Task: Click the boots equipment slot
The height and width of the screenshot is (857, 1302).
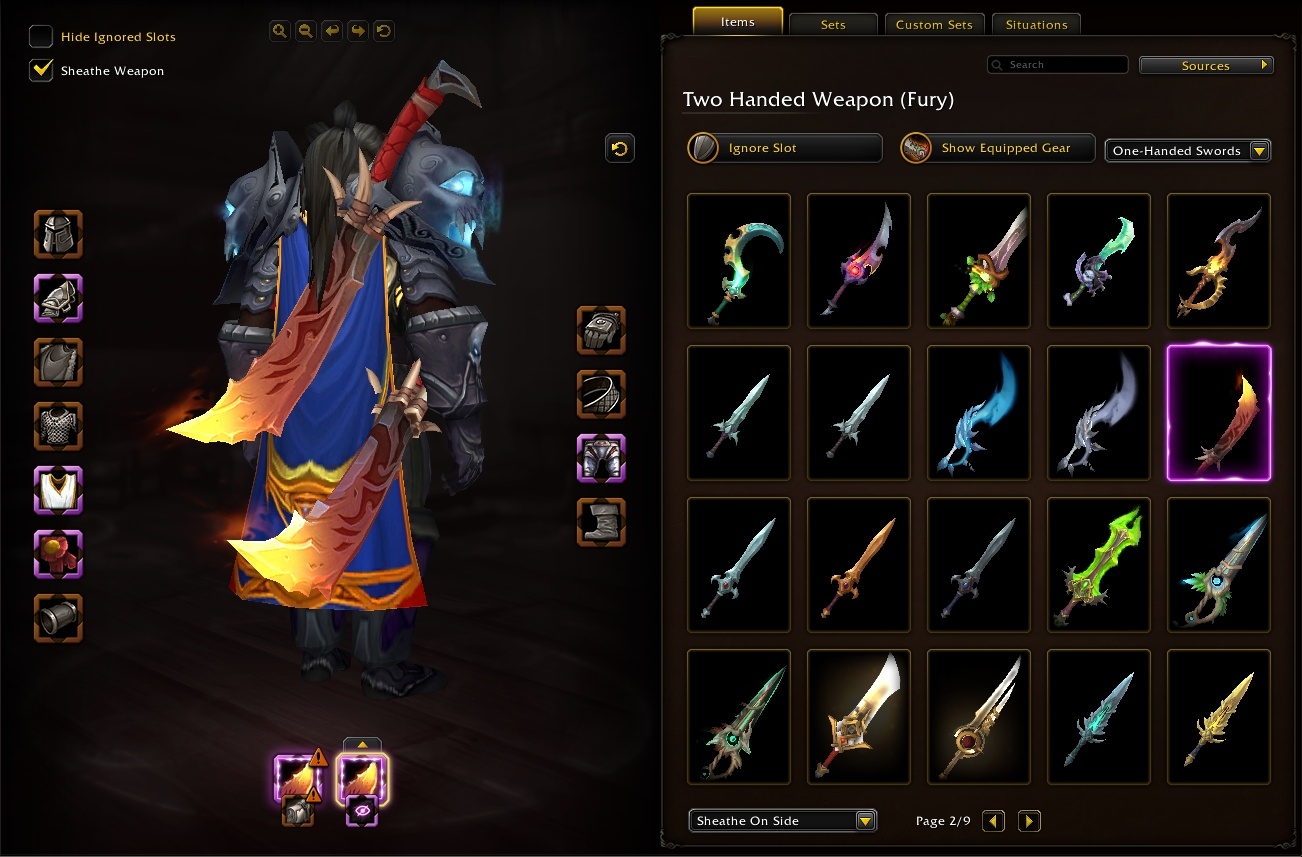Action: tap(601, 522)
